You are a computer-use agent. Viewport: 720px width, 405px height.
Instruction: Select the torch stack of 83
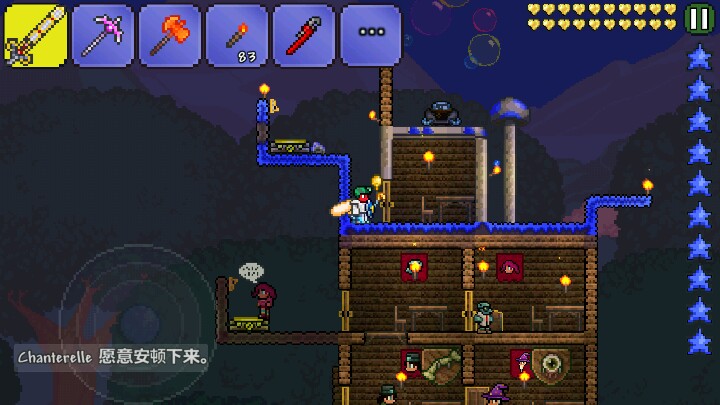click(236, 35)
